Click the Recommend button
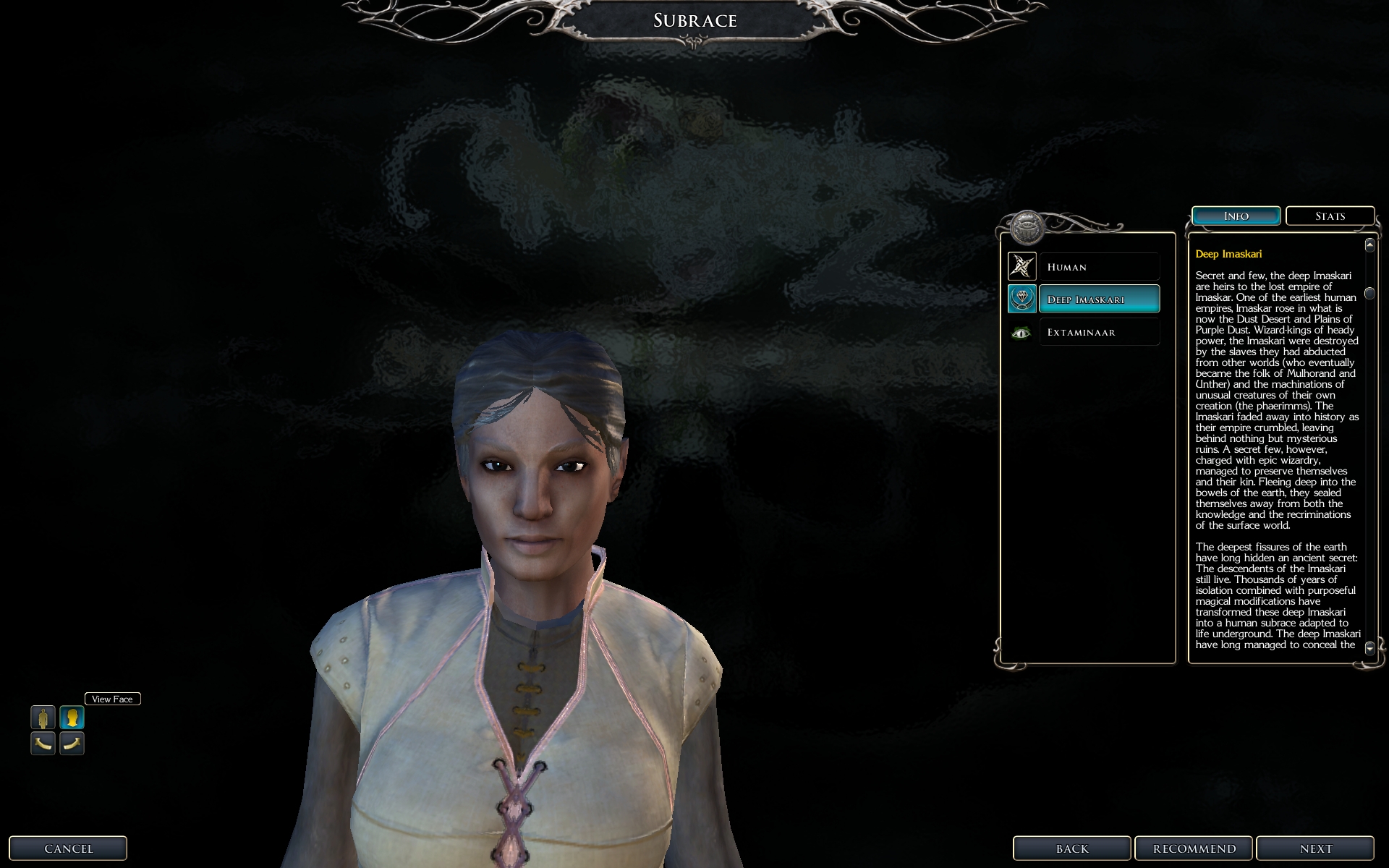This screenshot has width=1389, height=868. pos(1194,848)
